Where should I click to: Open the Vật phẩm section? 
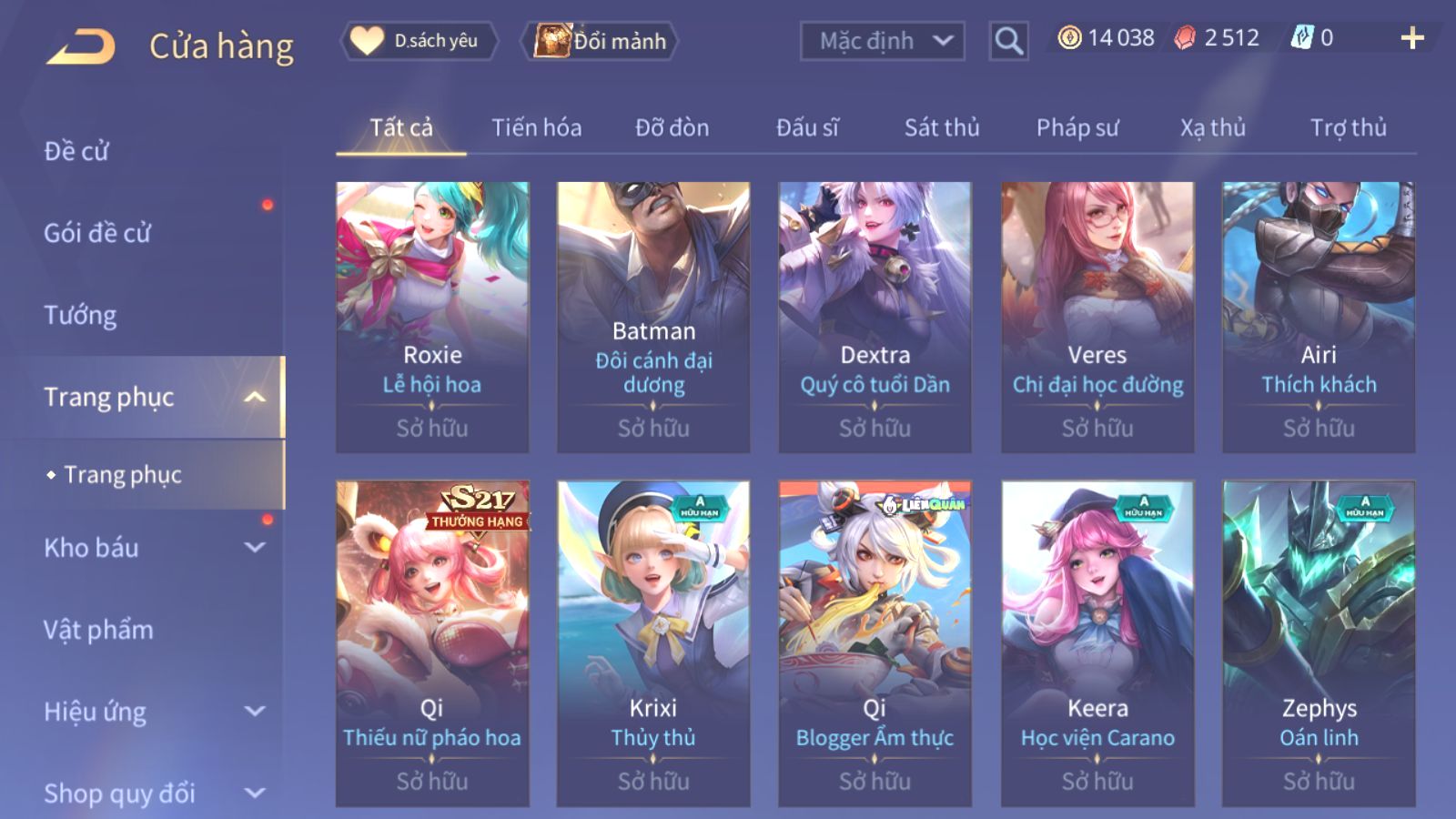coord(98,630)
